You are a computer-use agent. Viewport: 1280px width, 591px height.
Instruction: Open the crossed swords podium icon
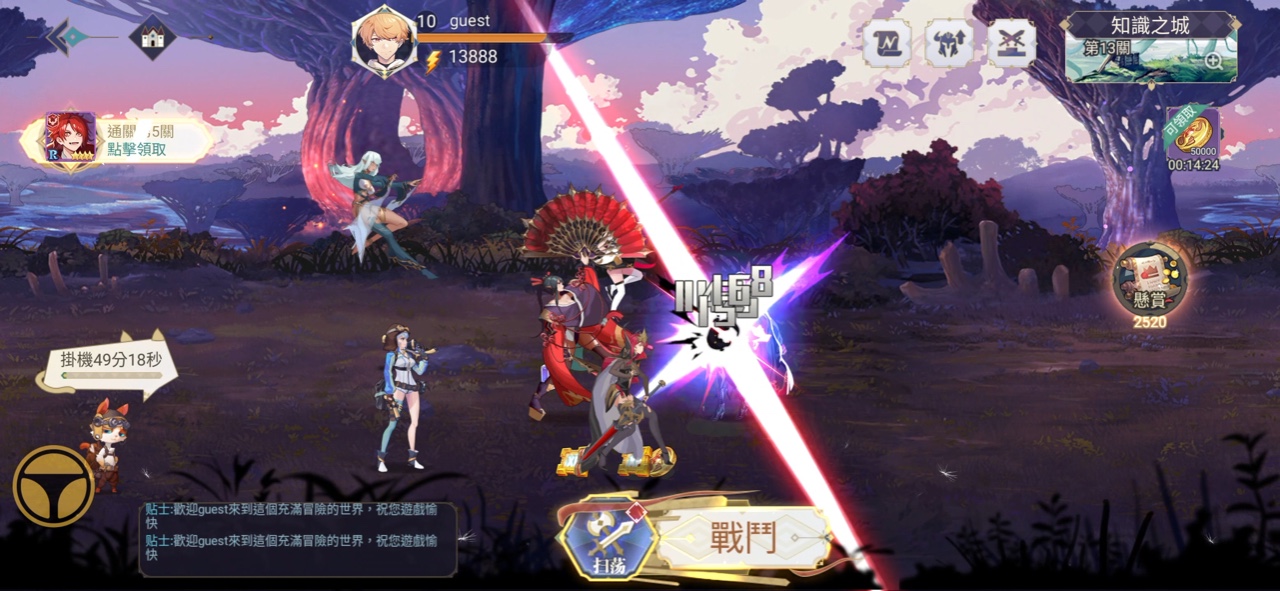tap(1011, 44)
